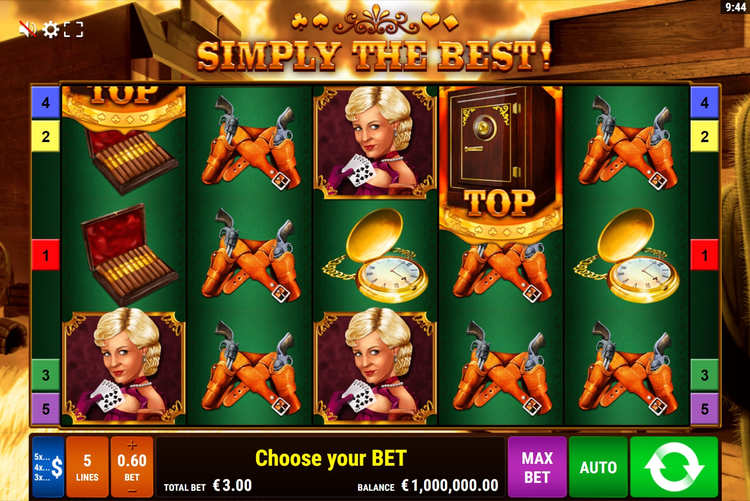
Task: Activate the AUTO spin button
Action: tap(598, 467)
